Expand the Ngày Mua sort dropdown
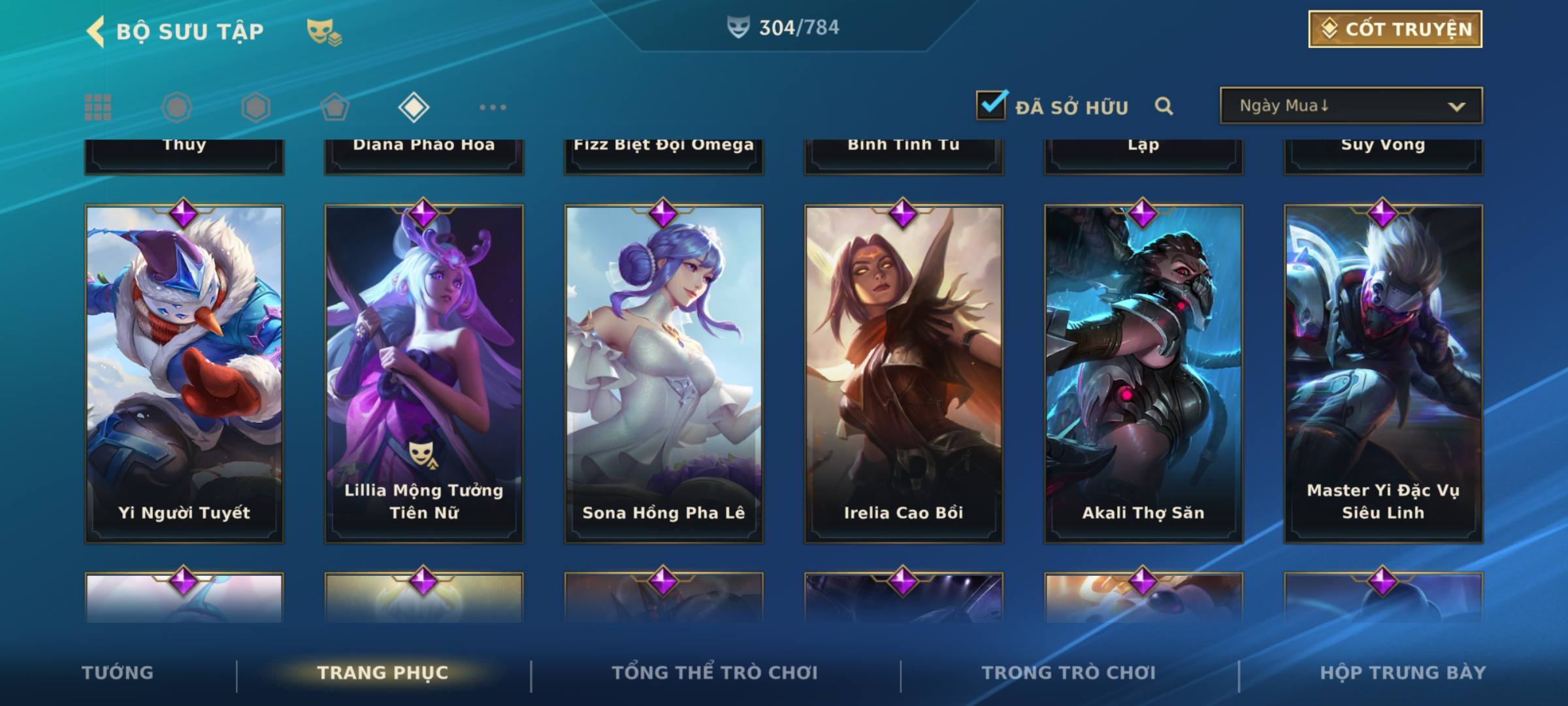Image resolution: width=1568 pixels, height=706 pixels. [1350, 106]
